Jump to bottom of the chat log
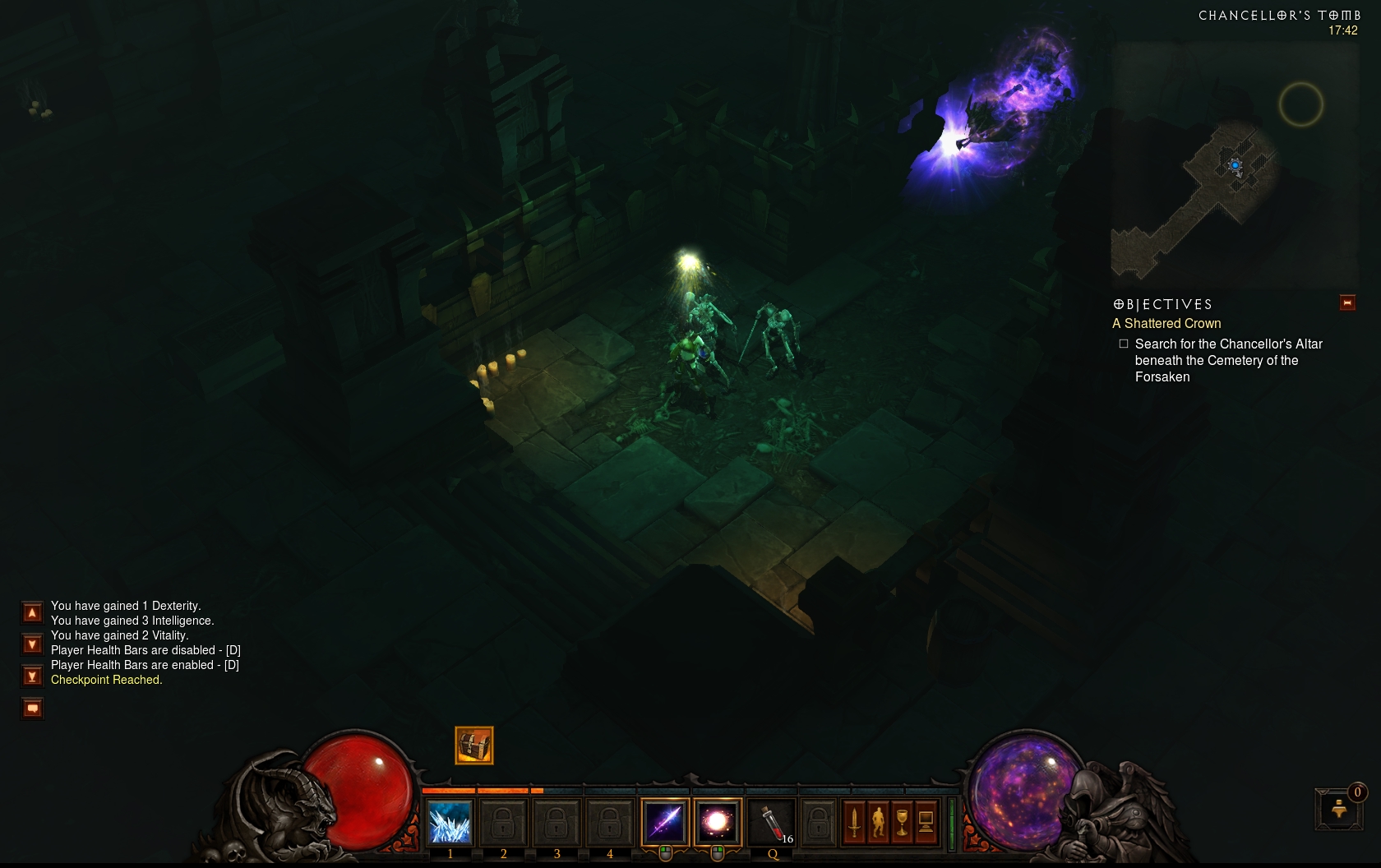This screenshot has height=868, width=1381. tap(32, 676)
